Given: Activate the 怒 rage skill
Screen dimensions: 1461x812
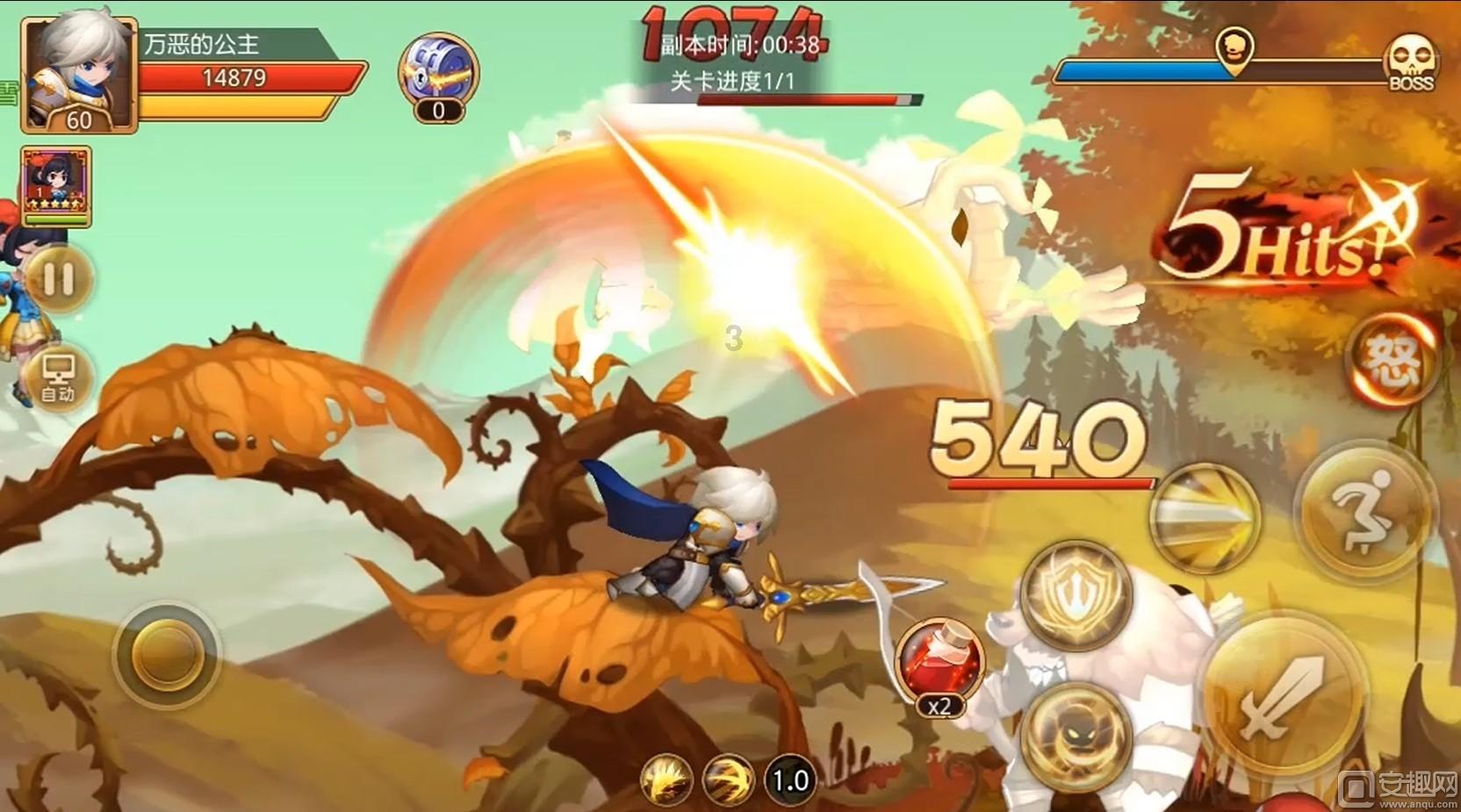Looking at the screenshot, I should pos(1393,360).
